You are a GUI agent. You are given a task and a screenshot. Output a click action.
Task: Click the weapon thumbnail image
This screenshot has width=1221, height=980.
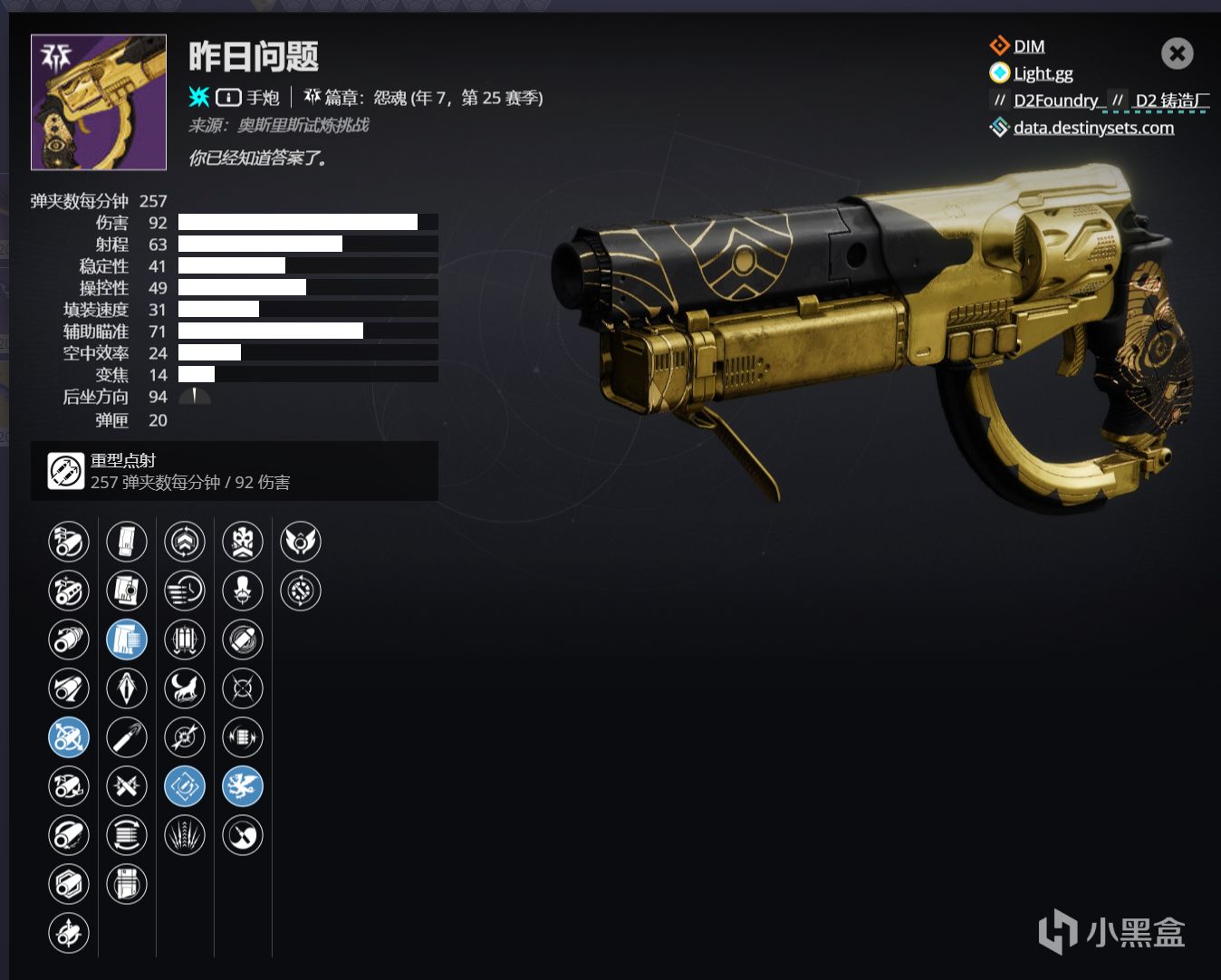tap(99, 102)
